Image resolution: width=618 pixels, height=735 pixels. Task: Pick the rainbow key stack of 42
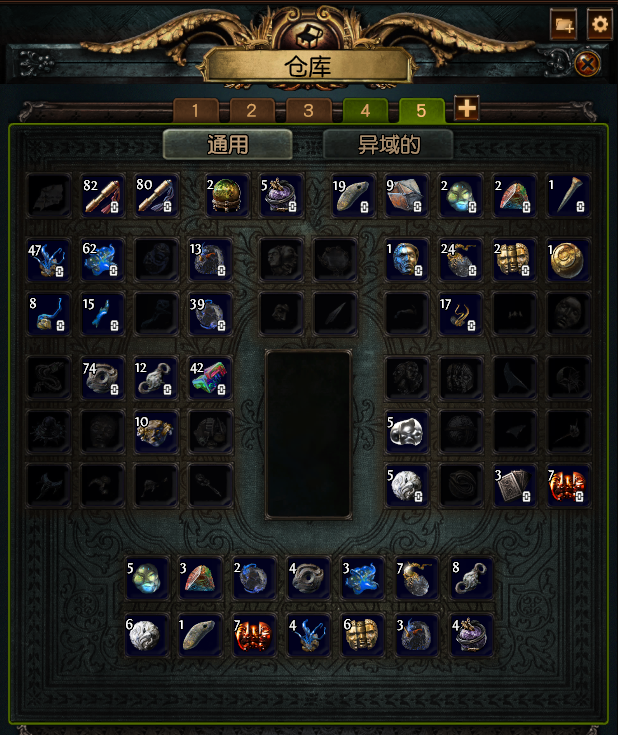click(x=210, y=379)
